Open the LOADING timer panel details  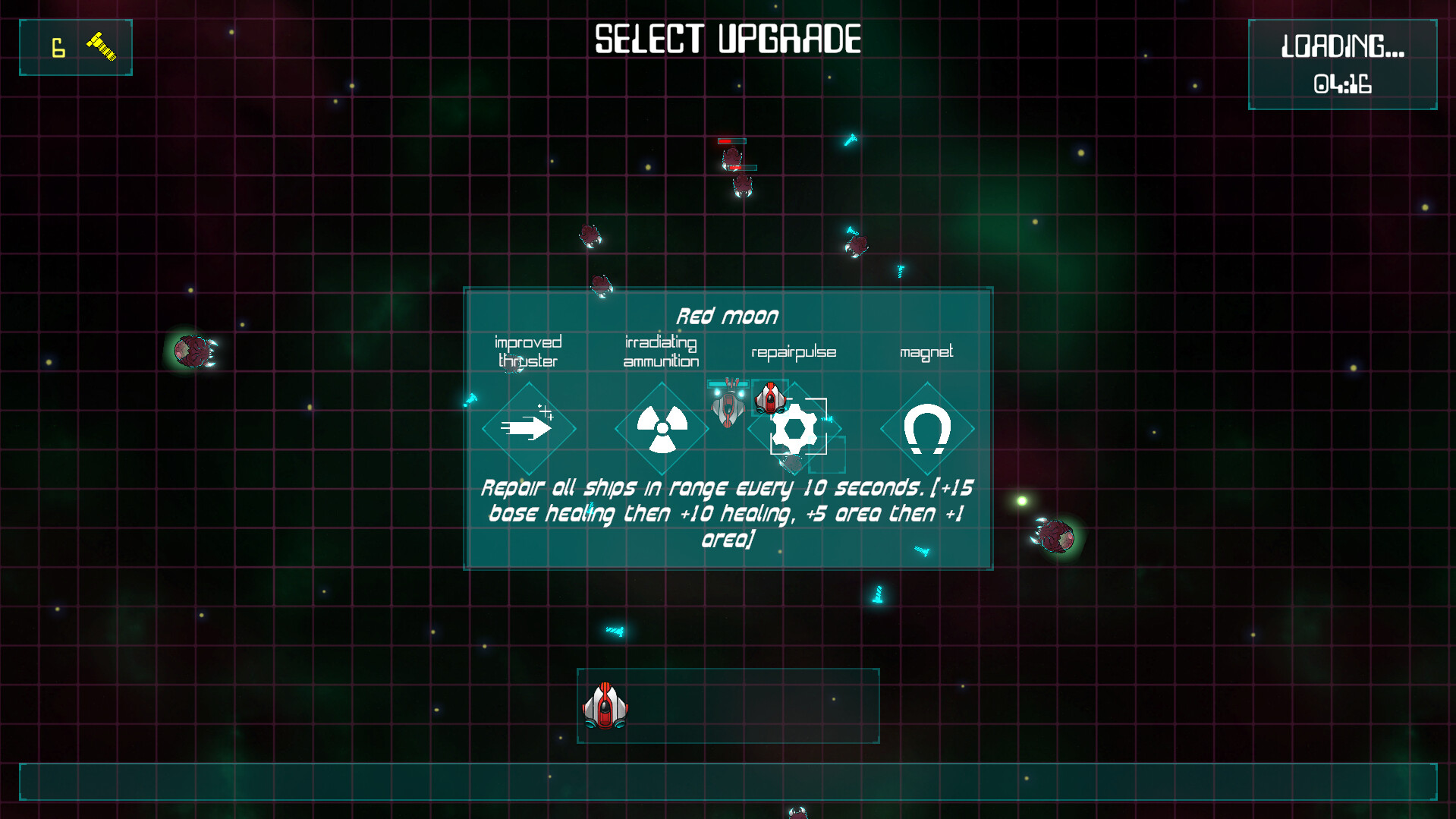[1341, 63]
